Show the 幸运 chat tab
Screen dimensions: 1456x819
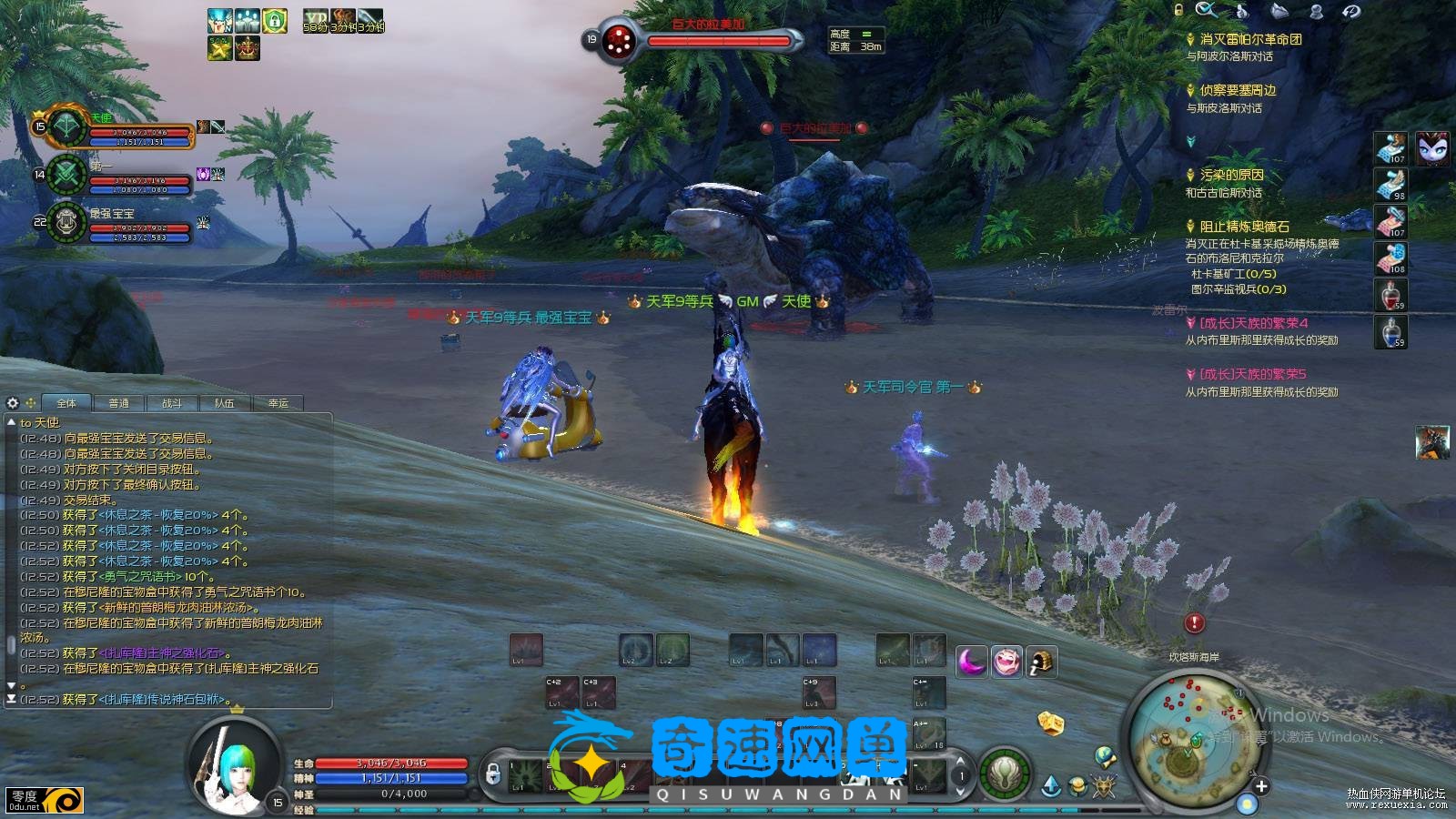(x=278, y=403)
